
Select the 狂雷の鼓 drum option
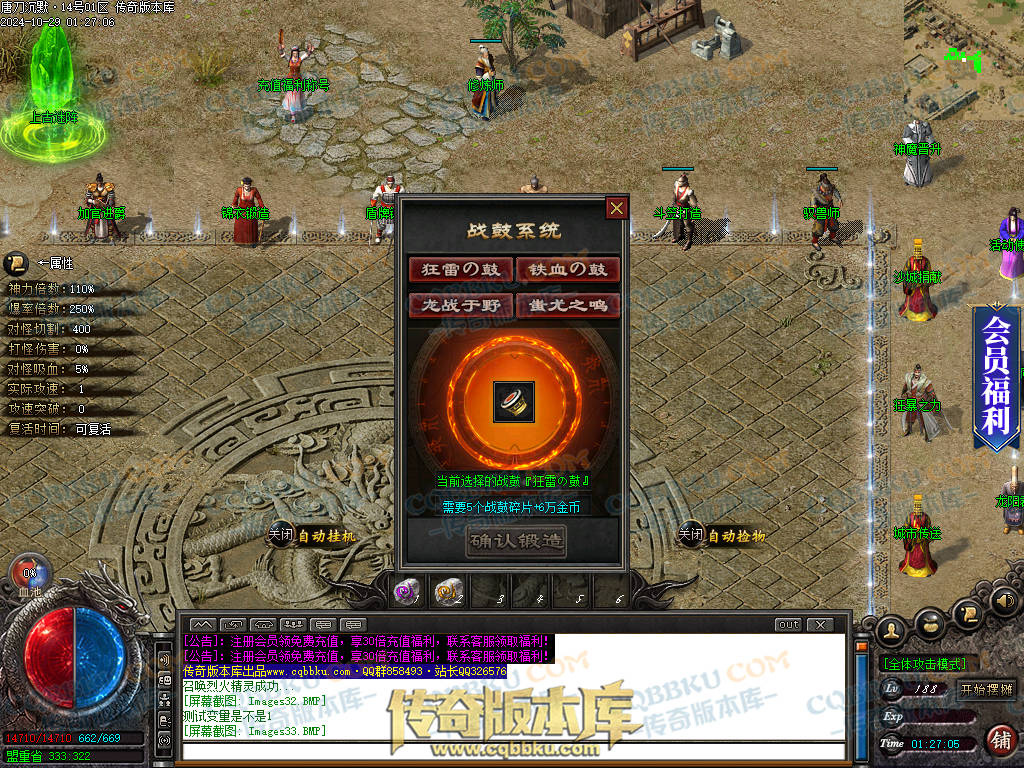460,270
